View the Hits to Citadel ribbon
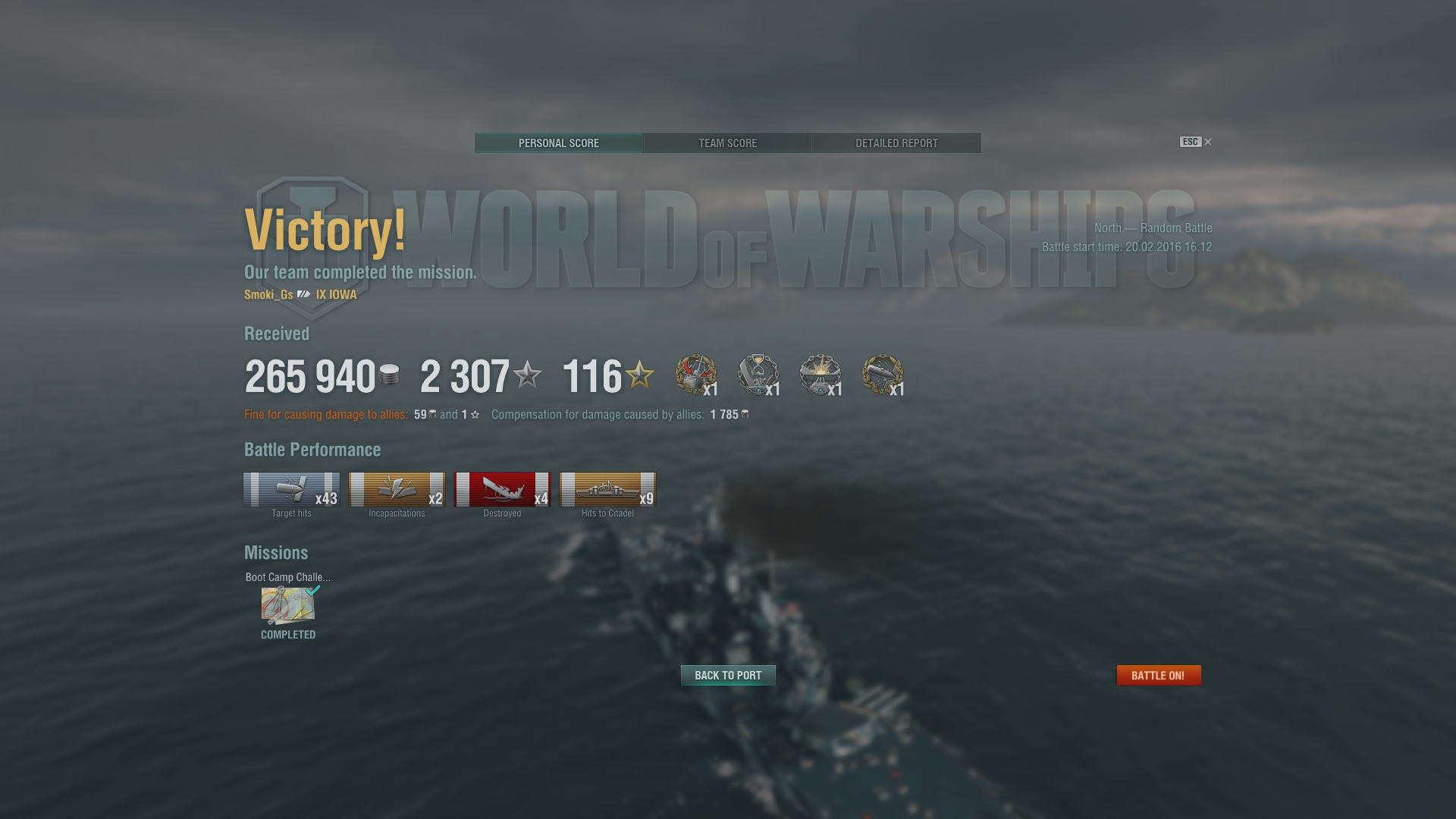This screenshot has height=819, width=1456. coord(607,490)
